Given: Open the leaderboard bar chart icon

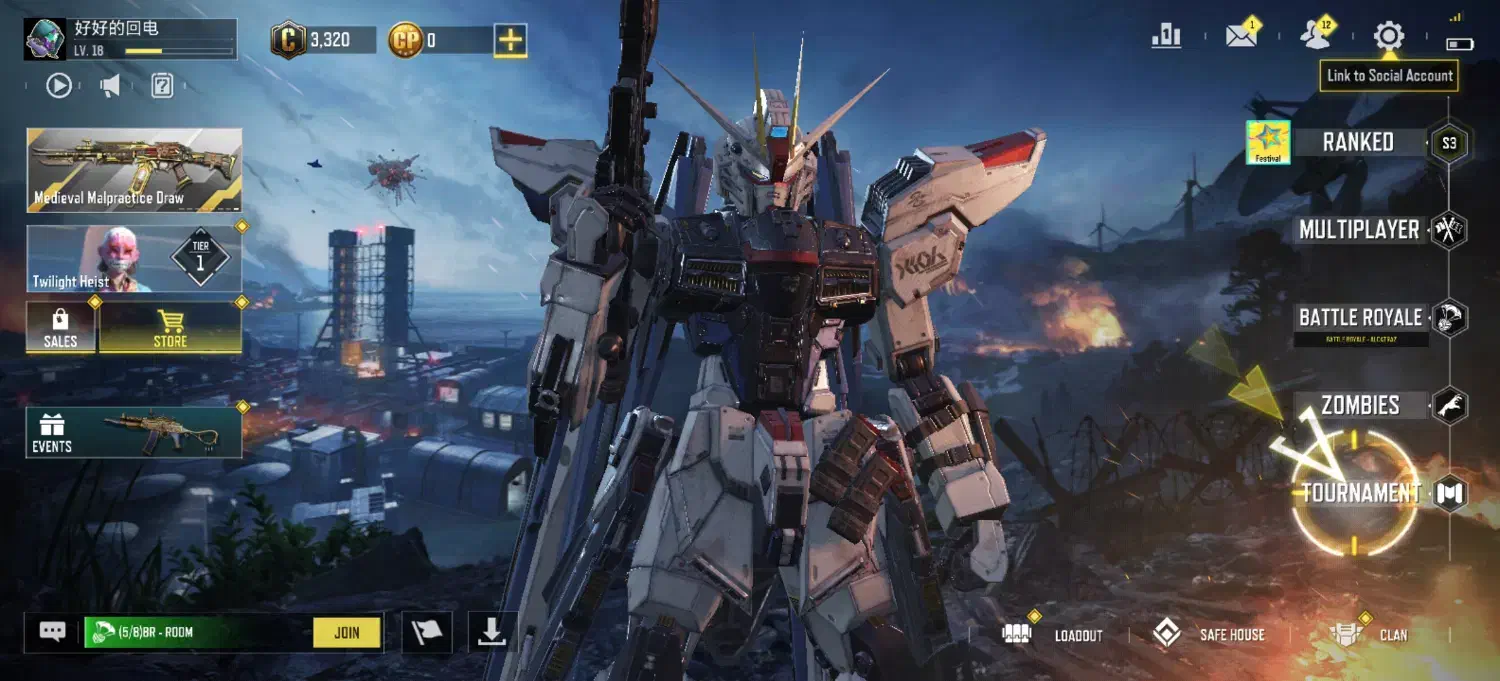Looking at the screenshot, I should pyautogui.click(x=1166, y=36).
